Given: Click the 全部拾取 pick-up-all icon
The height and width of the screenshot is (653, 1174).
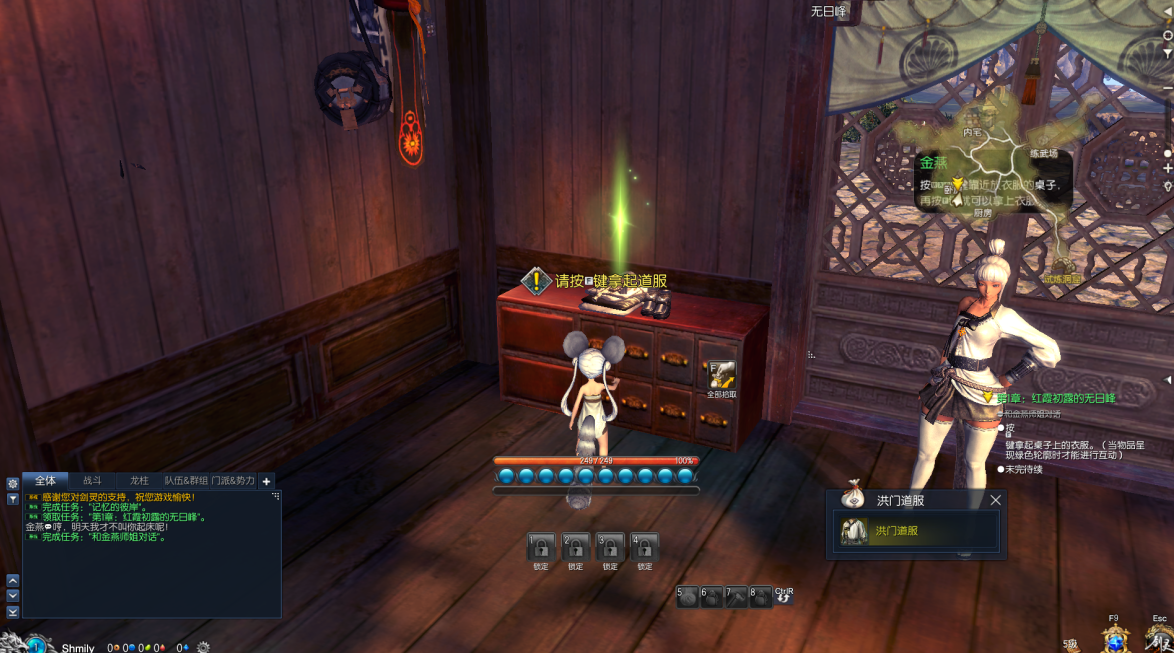Looking at the screenshot, I should [x=721, y=375].
